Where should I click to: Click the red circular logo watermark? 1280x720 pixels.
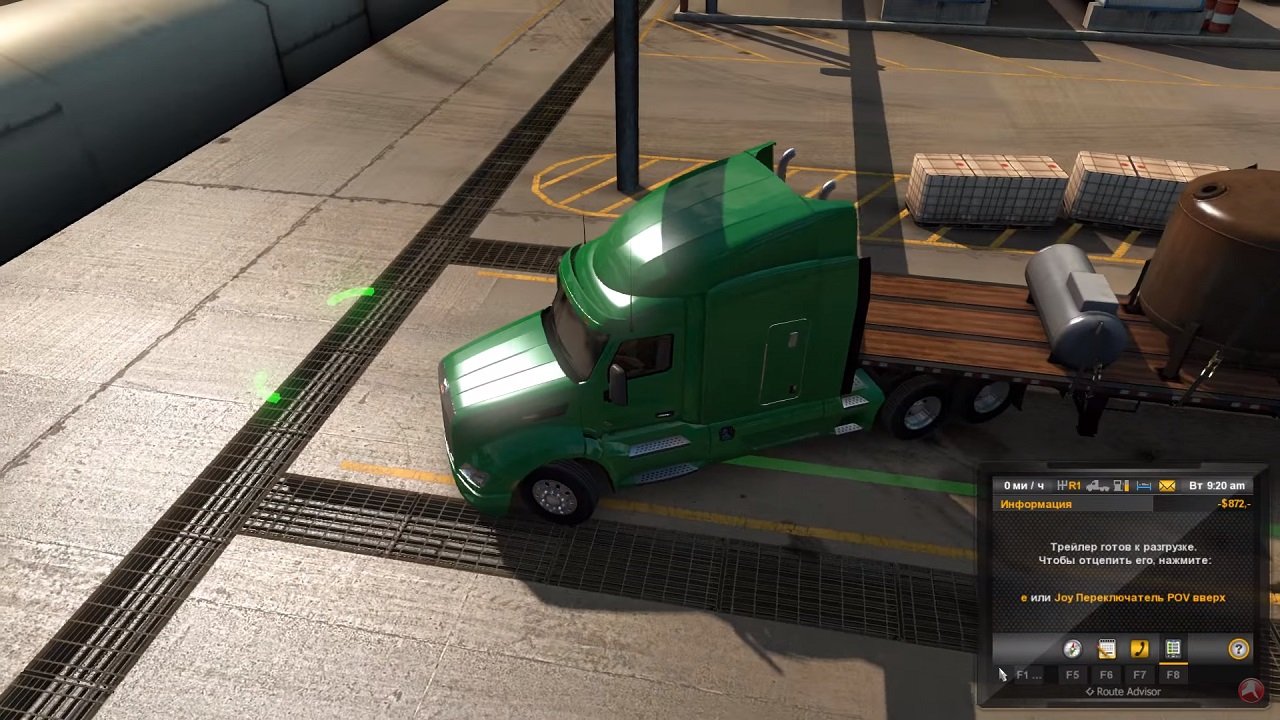point(1251,690)
